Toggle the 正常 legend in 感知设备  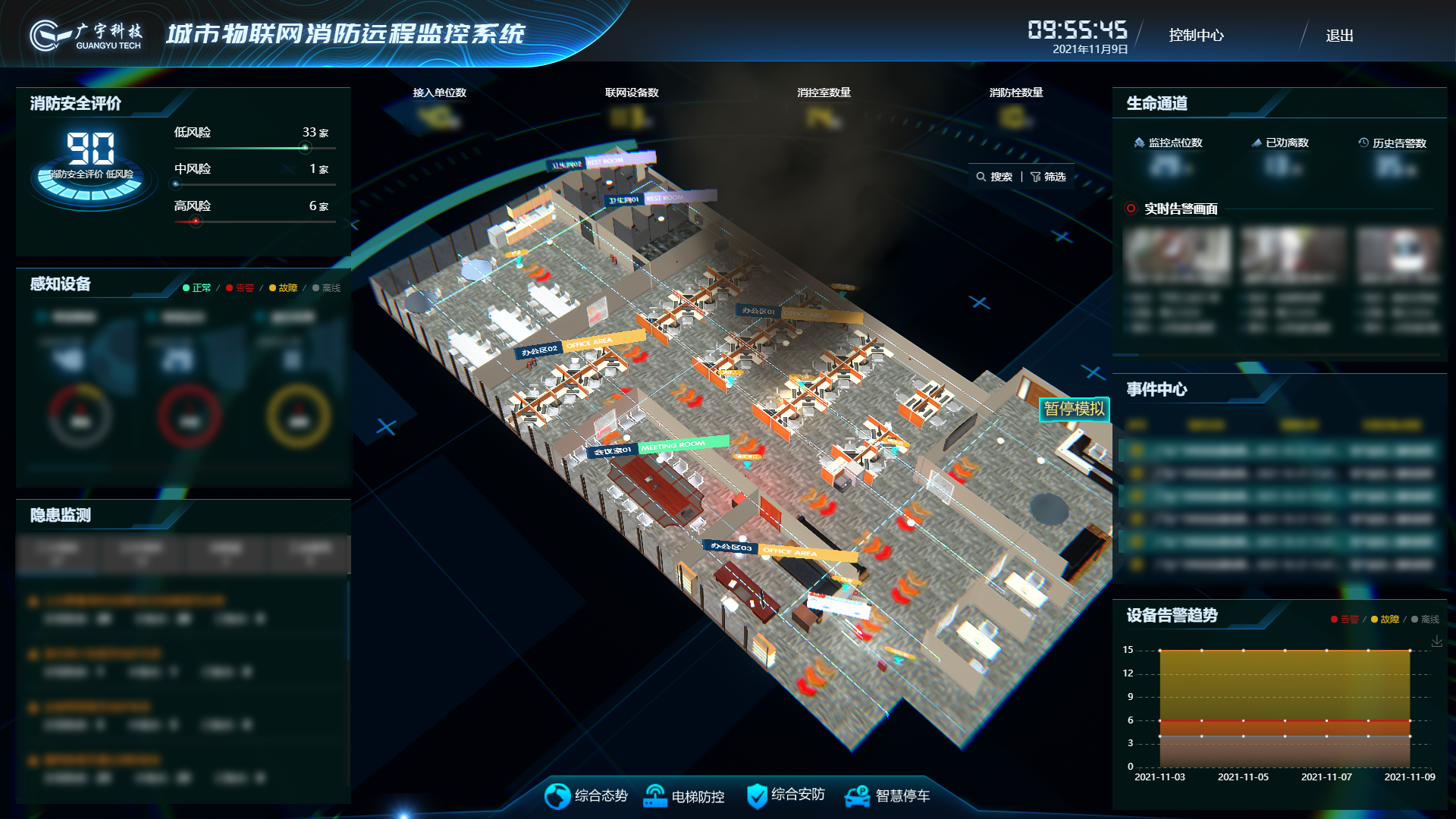pos(197,288)
